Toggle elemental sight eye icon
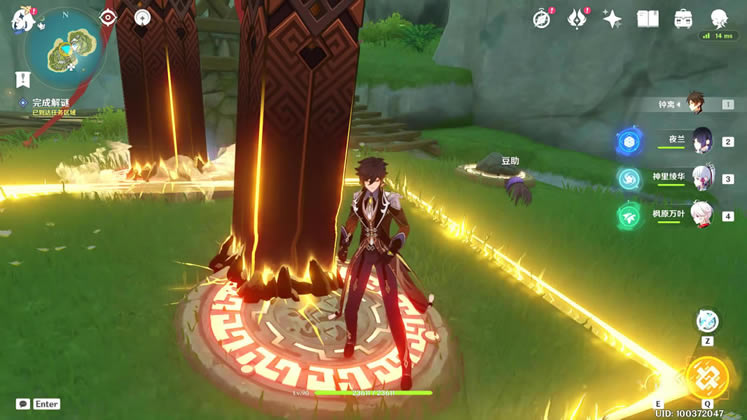Screen dimensions: 747x420 (108, 17)
